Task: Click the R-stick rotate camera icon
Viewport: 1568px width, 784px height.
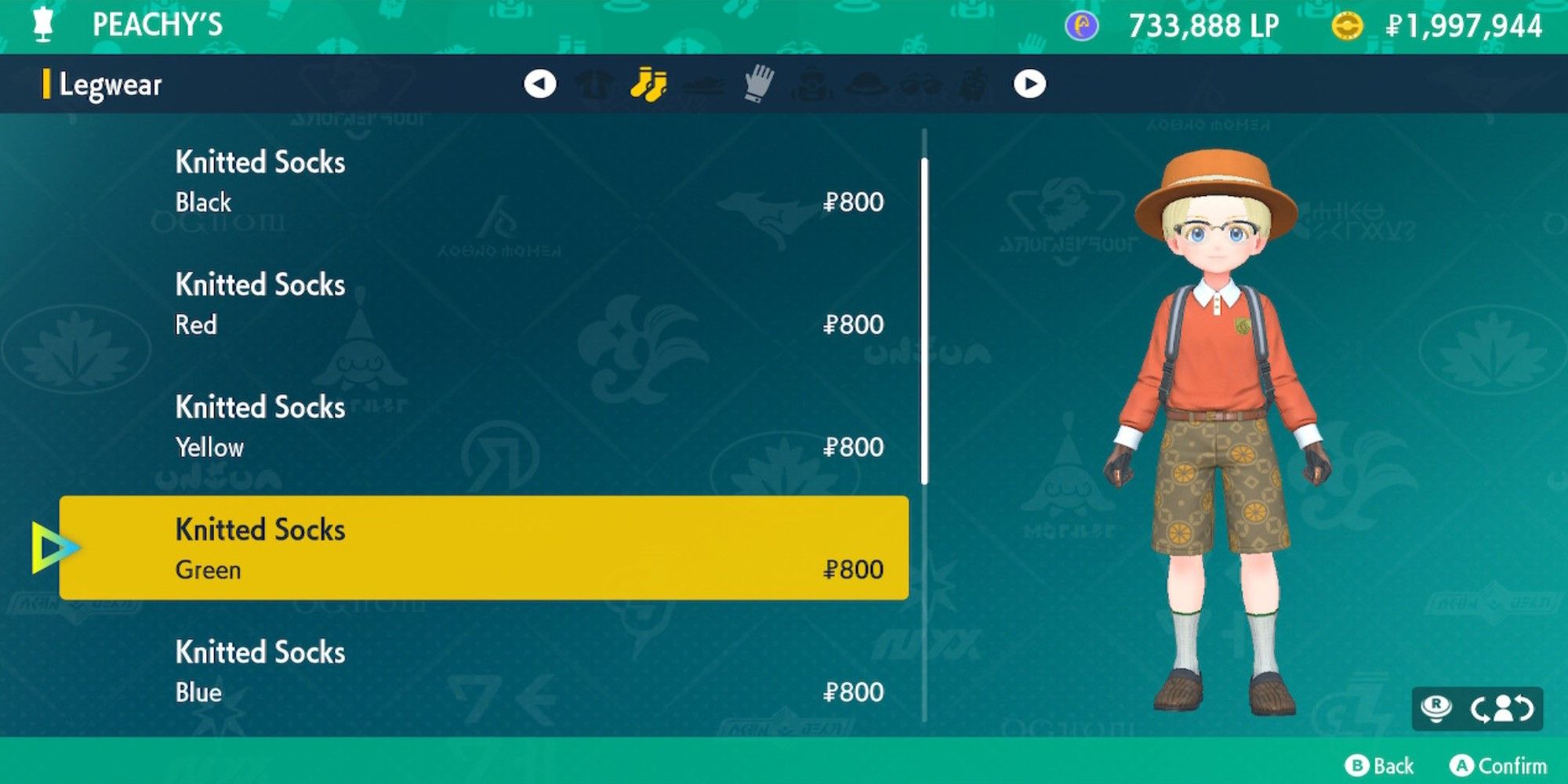Action: (1437, 707)
